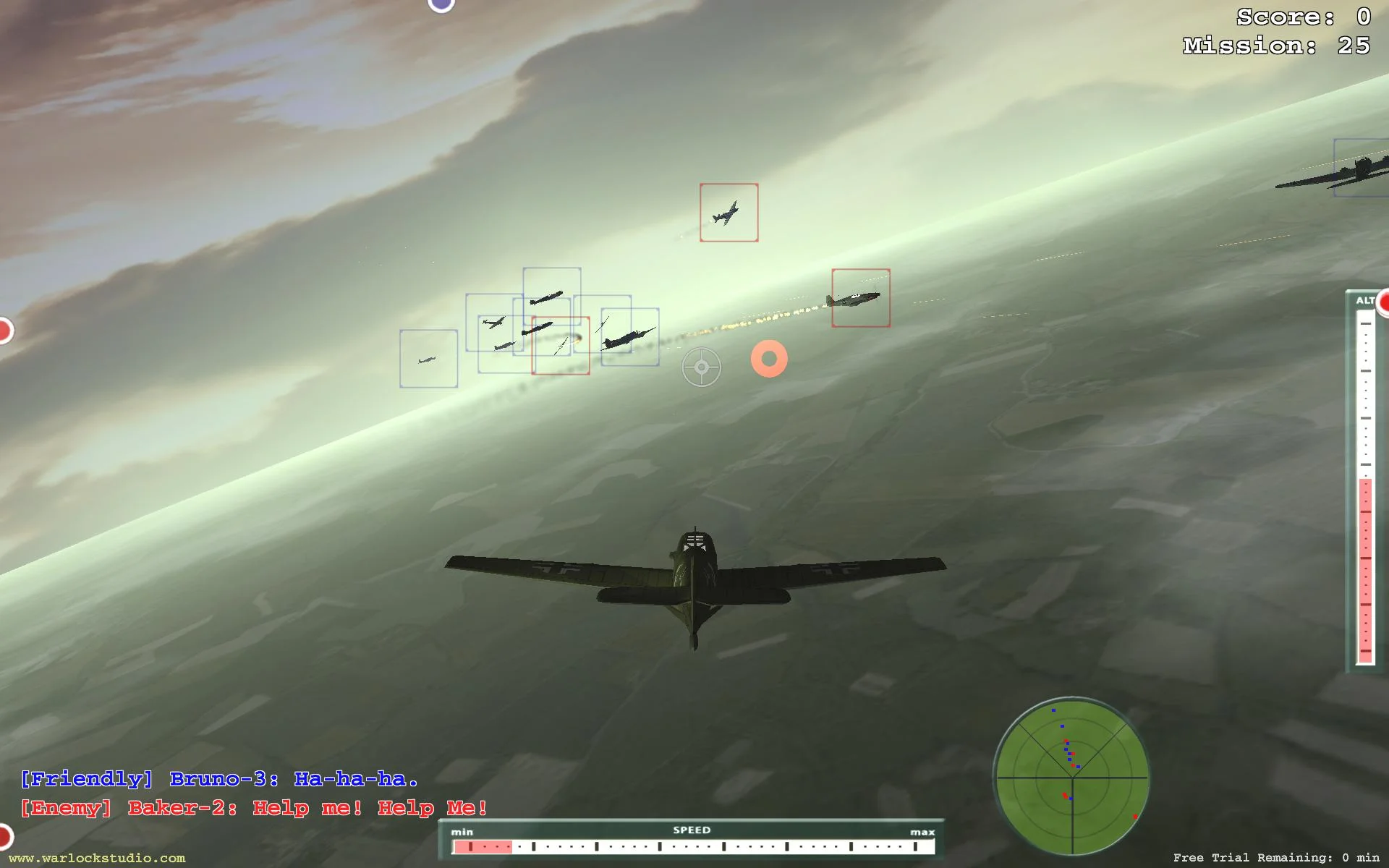Viewport: 1389px width, 868px height.
Task: Click the orange ring lead indicator
Action: tap(770, 358)
